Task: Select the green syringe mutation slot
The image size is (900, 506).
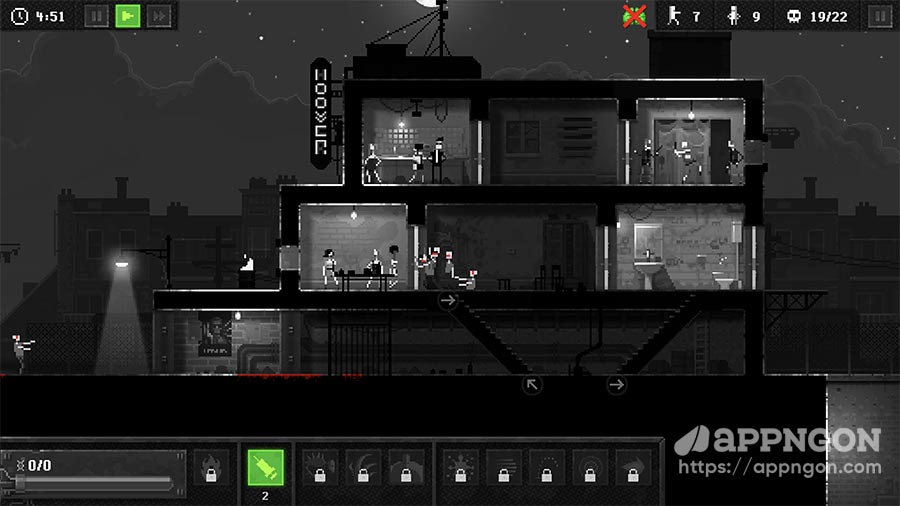Action: [x=265, y=467]
